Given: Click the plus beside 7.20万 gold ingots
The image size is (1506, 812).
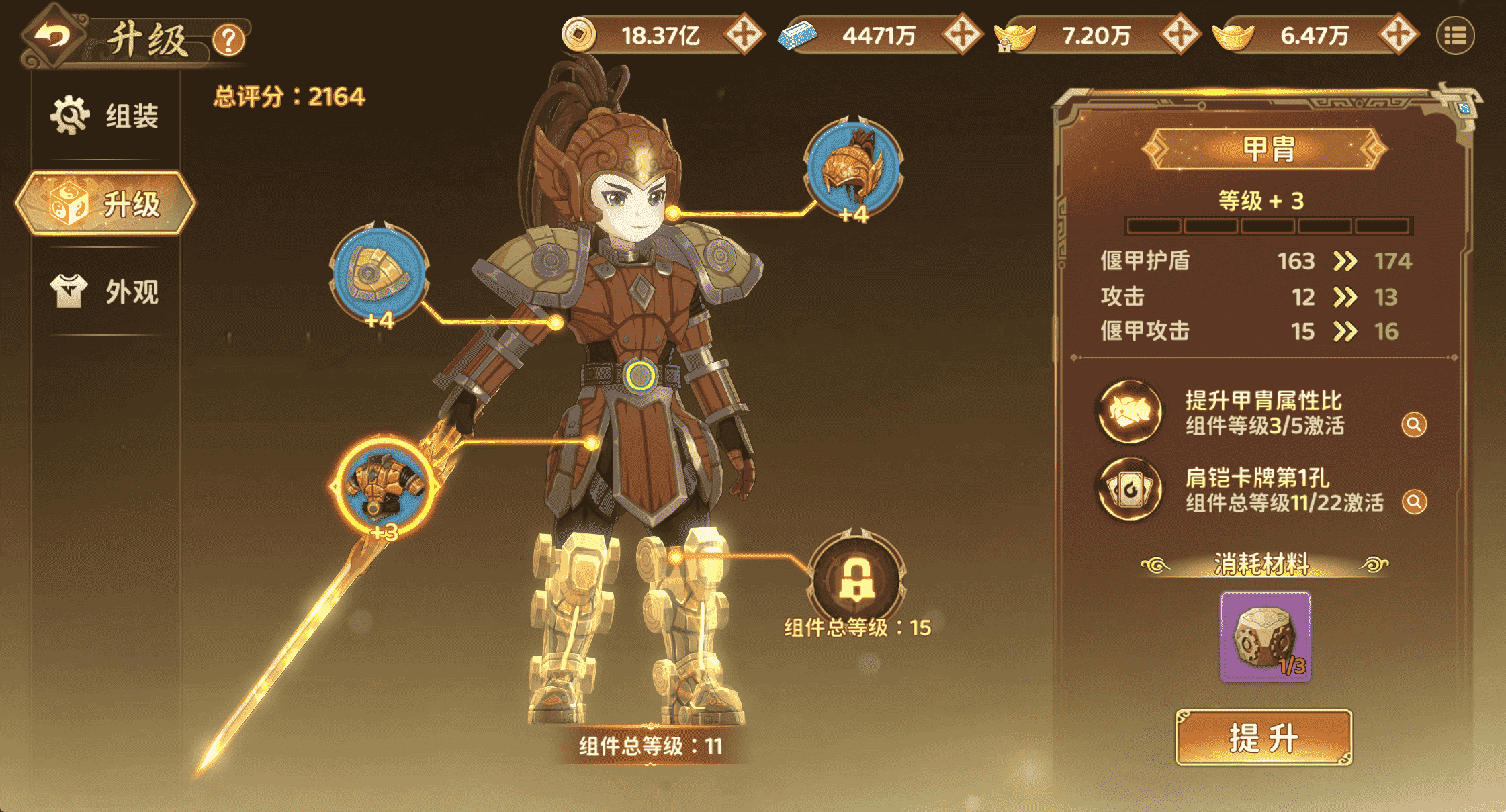Looking at the screenshot, I should [x=1180, y=35].
